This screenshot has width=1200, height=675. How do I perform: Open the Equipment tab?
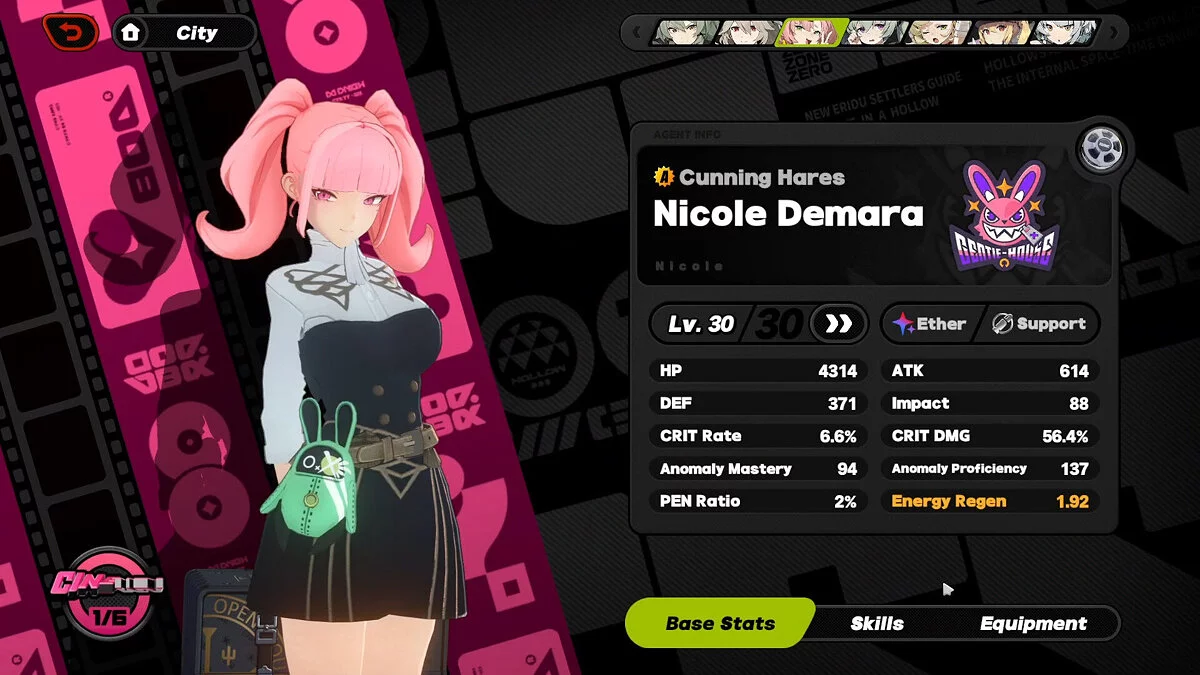(x=1032, y=623)
